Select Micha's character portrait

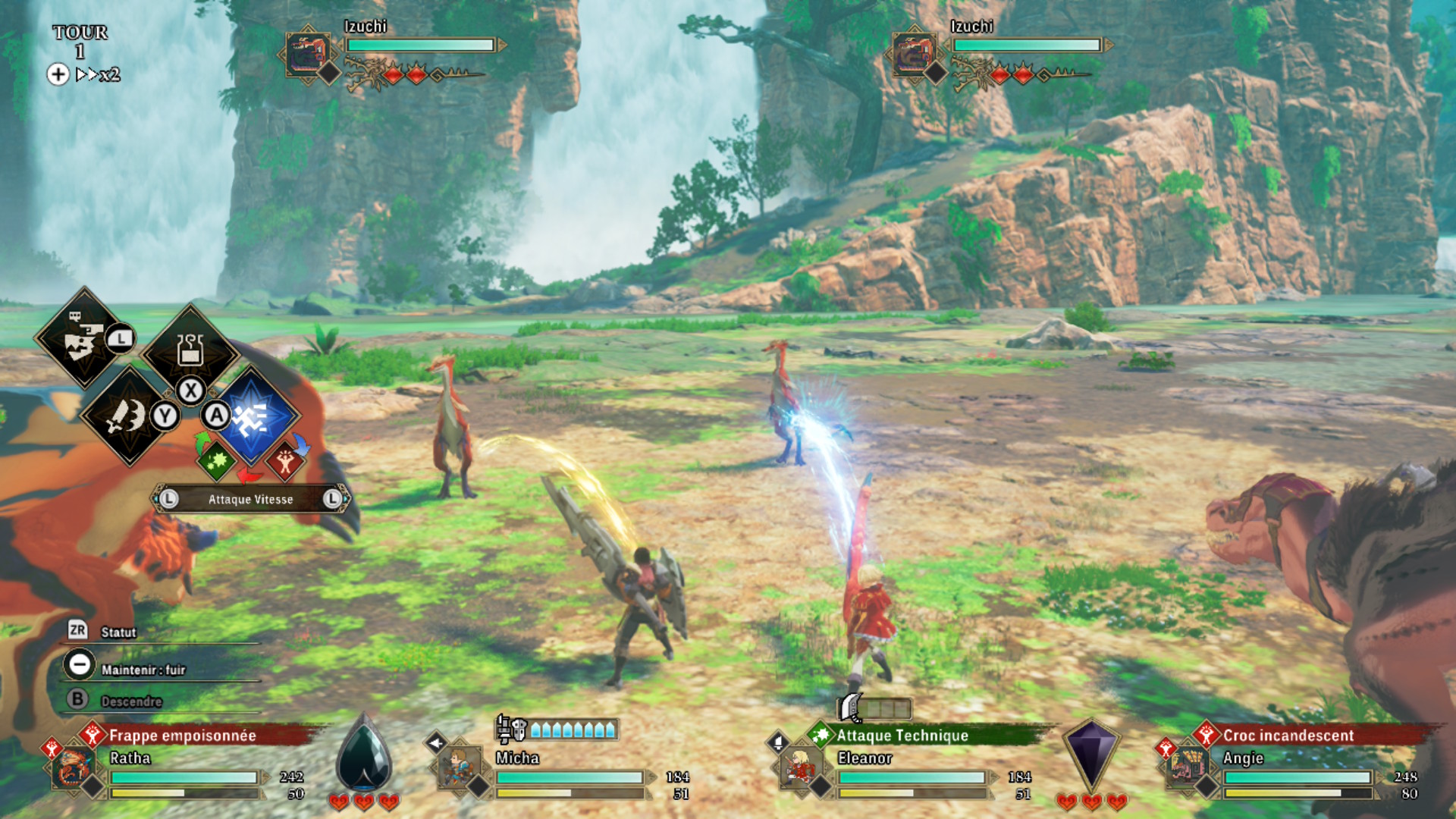coord(459,767)
